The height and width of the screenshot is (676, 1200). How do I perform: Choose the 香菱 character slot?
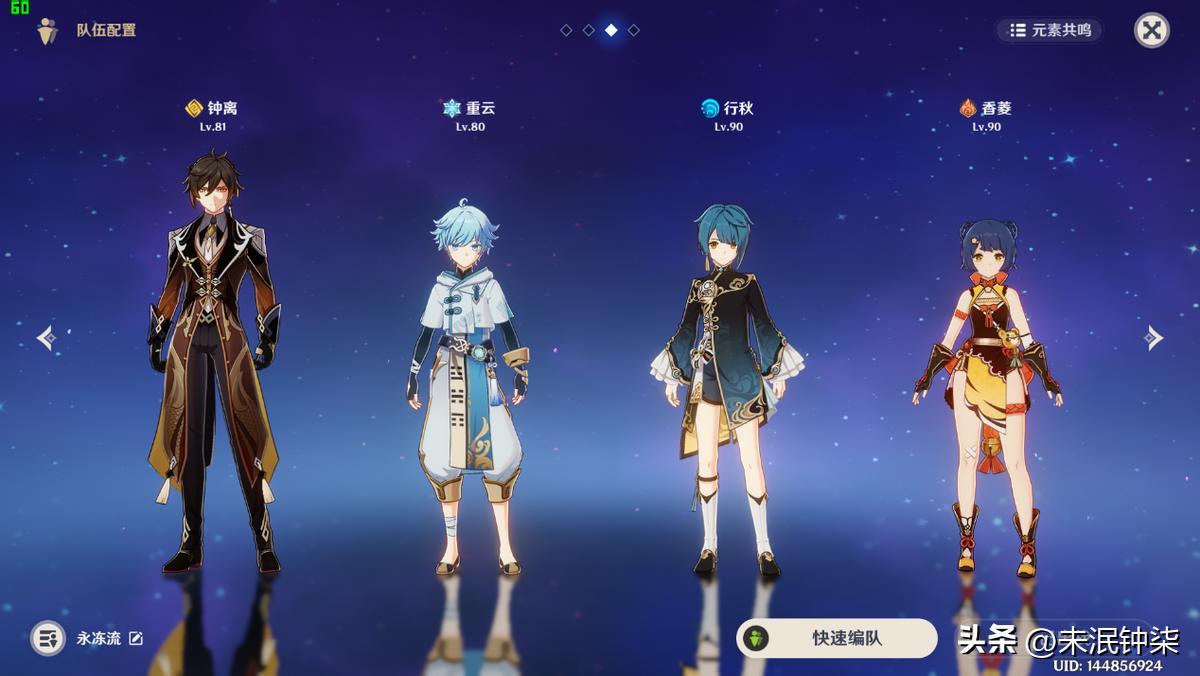point(986,395)
